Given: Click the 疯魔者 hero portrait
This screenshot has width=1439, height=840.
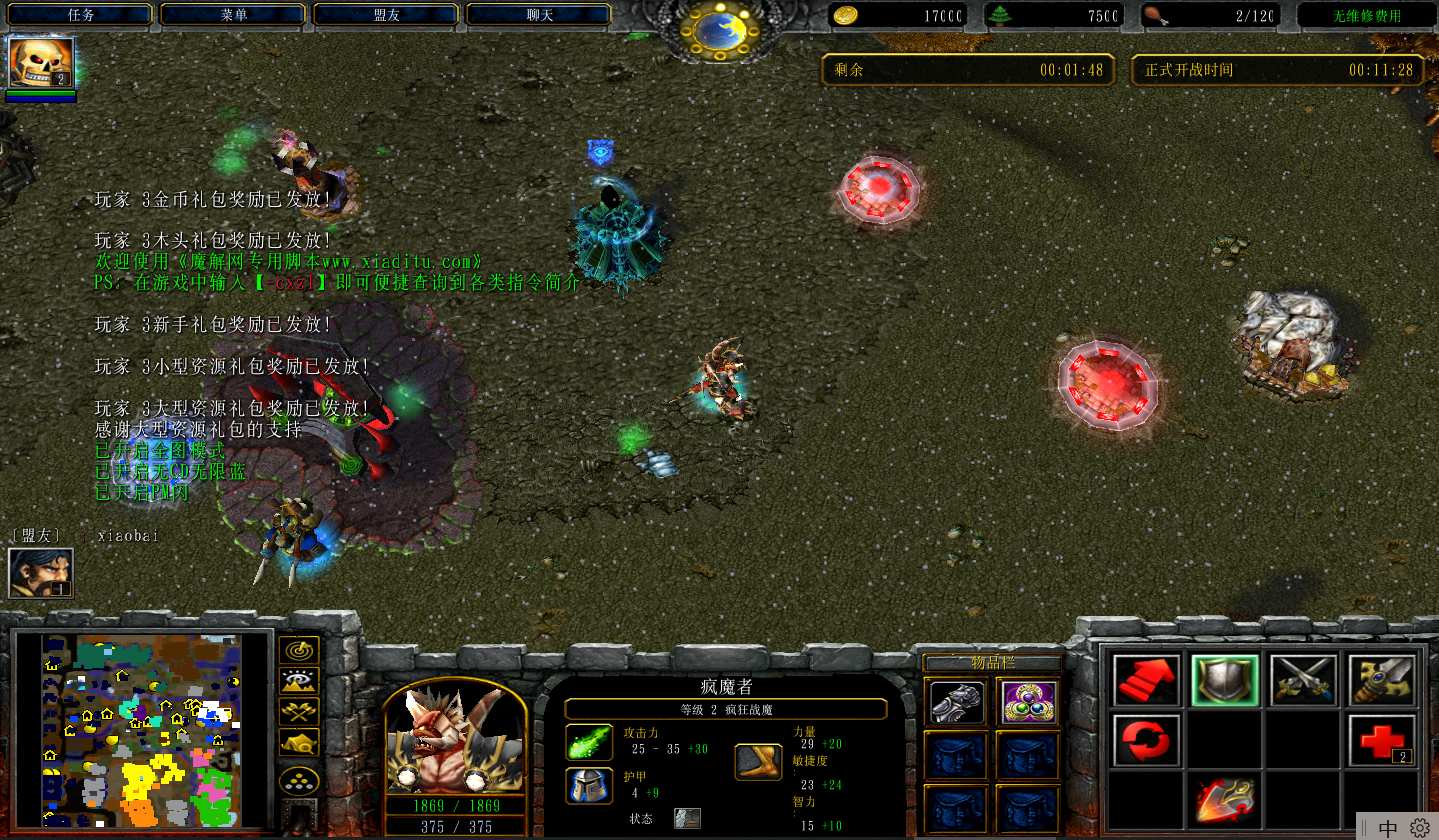Looking at the screenshot, I should (x=455, y=738).
